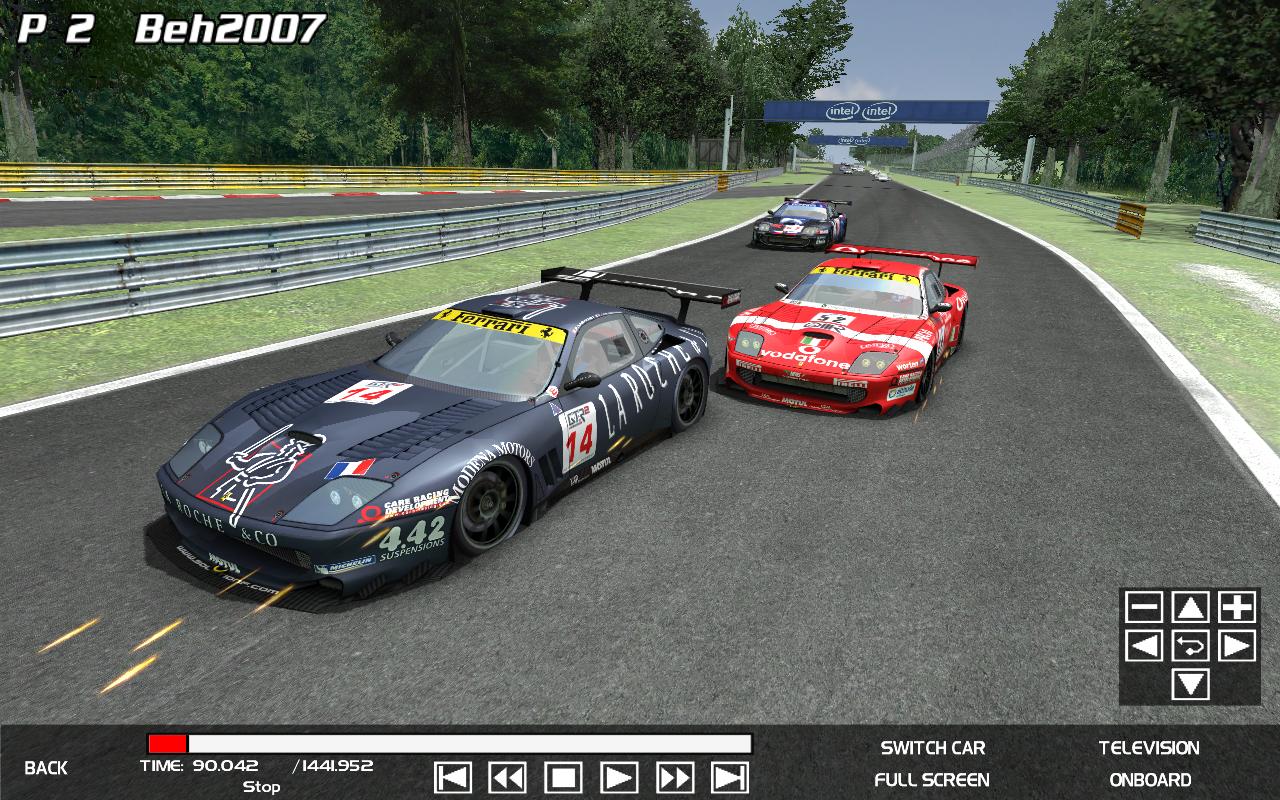Click the replay progress timeline bar
Viewport: 1280px width, 800px height.
[x=450, y=744]
